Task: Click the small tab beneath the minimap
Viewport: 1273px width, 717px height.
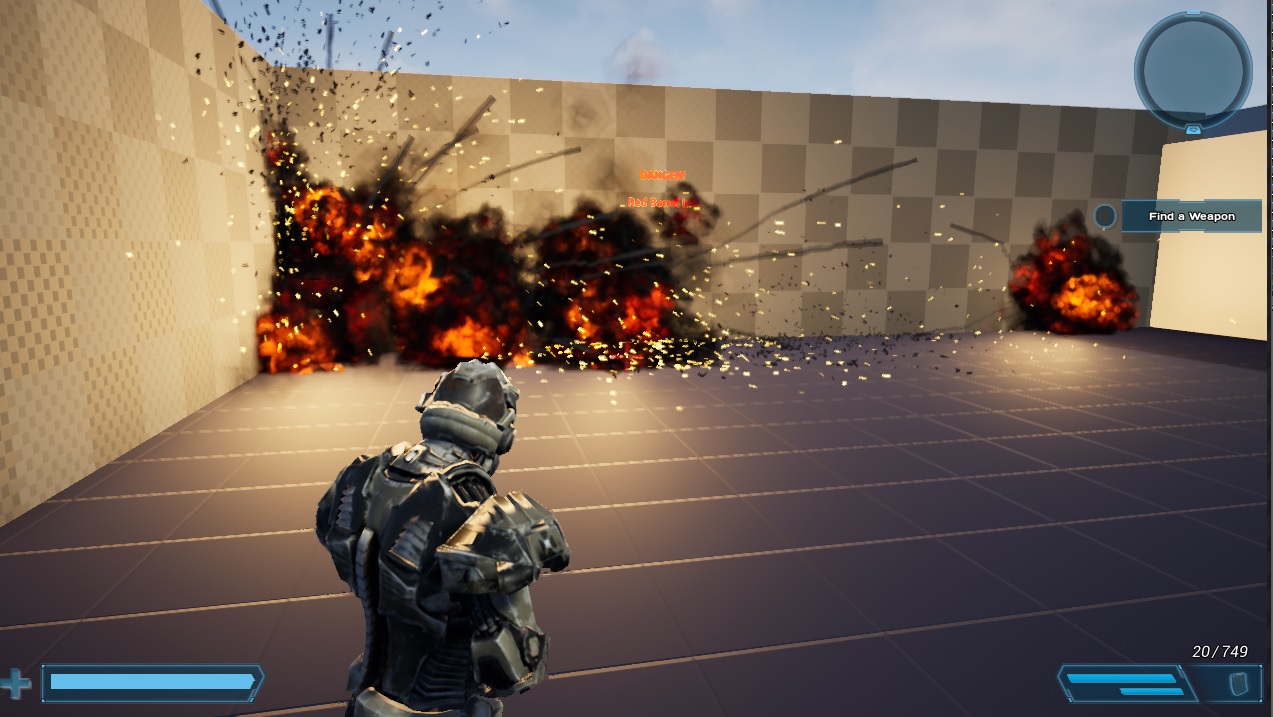Action: (1193, 130)
